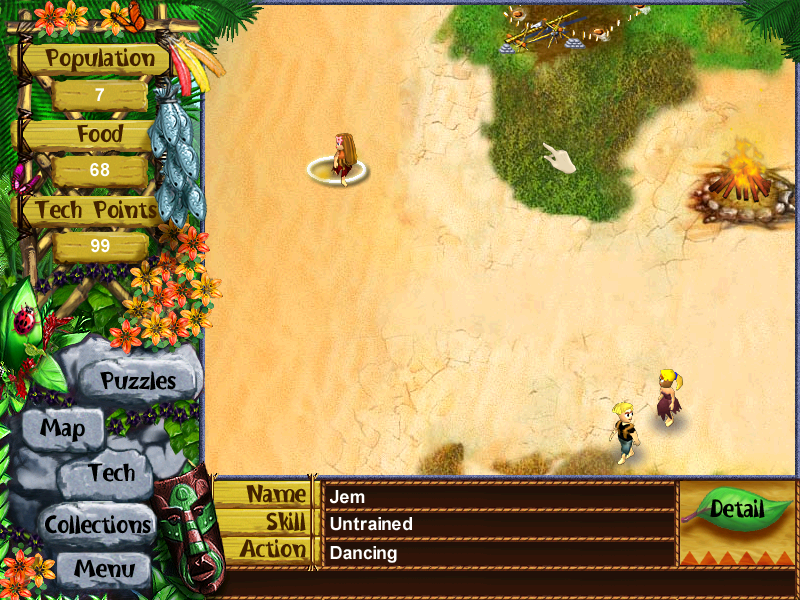Open the Puzzles stone button
Viewport: 800px width, 600px height.
click(138, 381)
